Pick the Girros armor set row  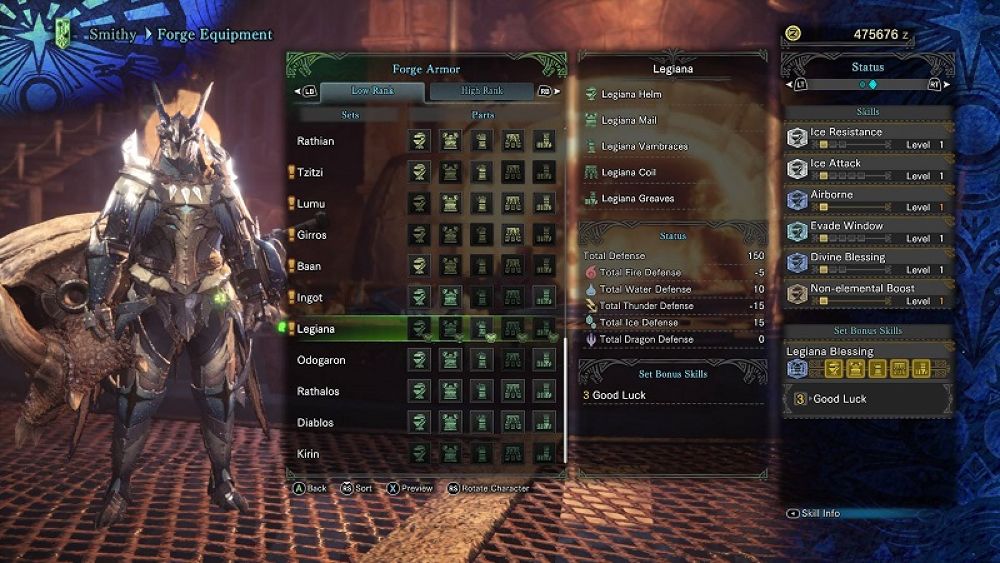coord(312,235)
